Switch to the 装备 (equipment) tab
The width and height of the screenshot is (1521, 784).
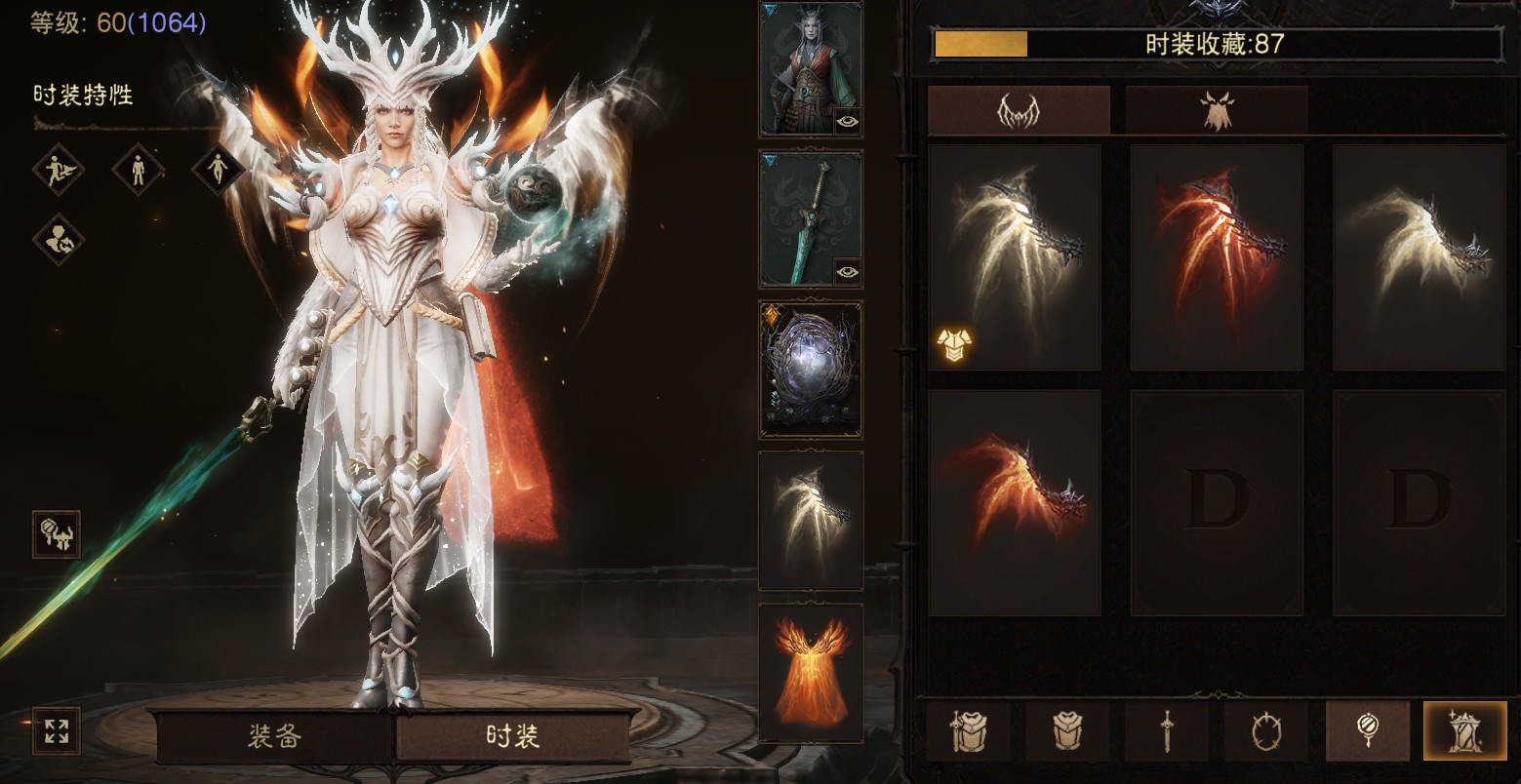coord(274,735)
